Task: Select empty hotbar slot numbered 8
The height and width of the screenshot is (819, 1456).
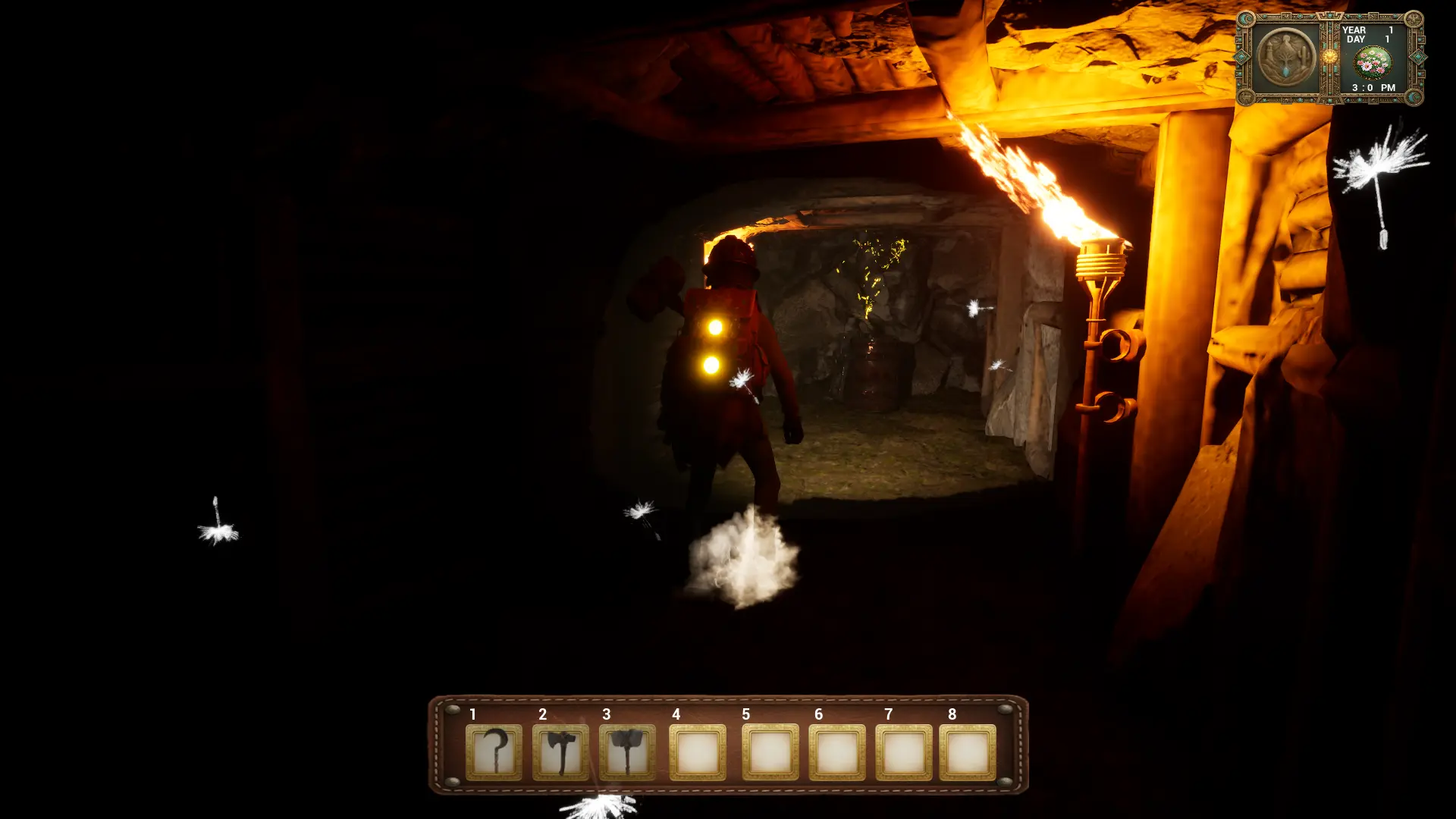Action: pyautogui.click(x=967, y=752)
